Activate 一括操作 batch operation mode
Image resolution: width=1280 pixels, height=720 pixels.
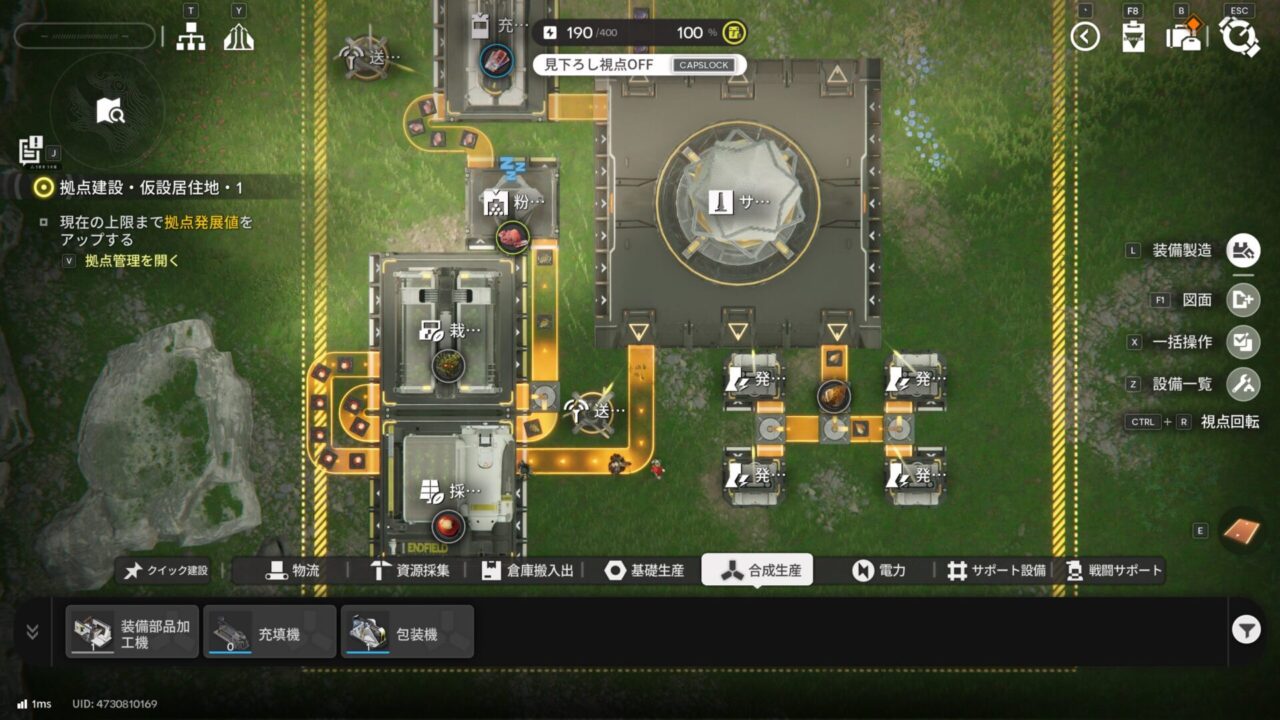point(1244,342)
